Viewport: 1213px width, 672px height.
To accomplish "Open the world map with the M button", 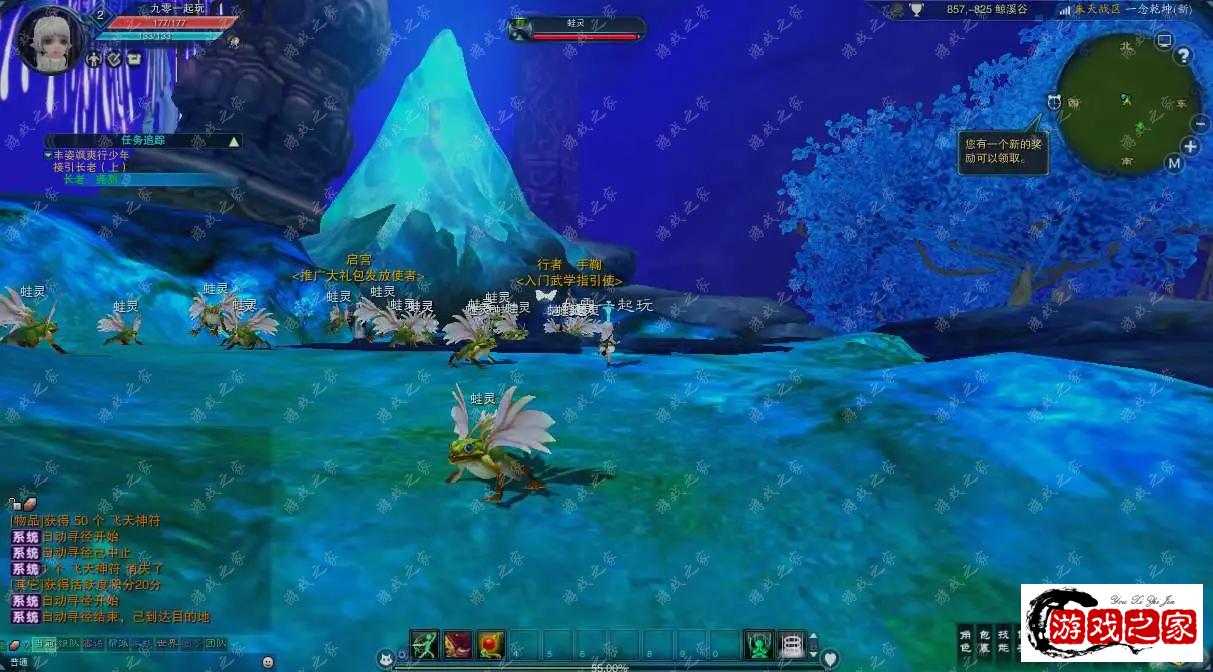I will coord(1174,163).
